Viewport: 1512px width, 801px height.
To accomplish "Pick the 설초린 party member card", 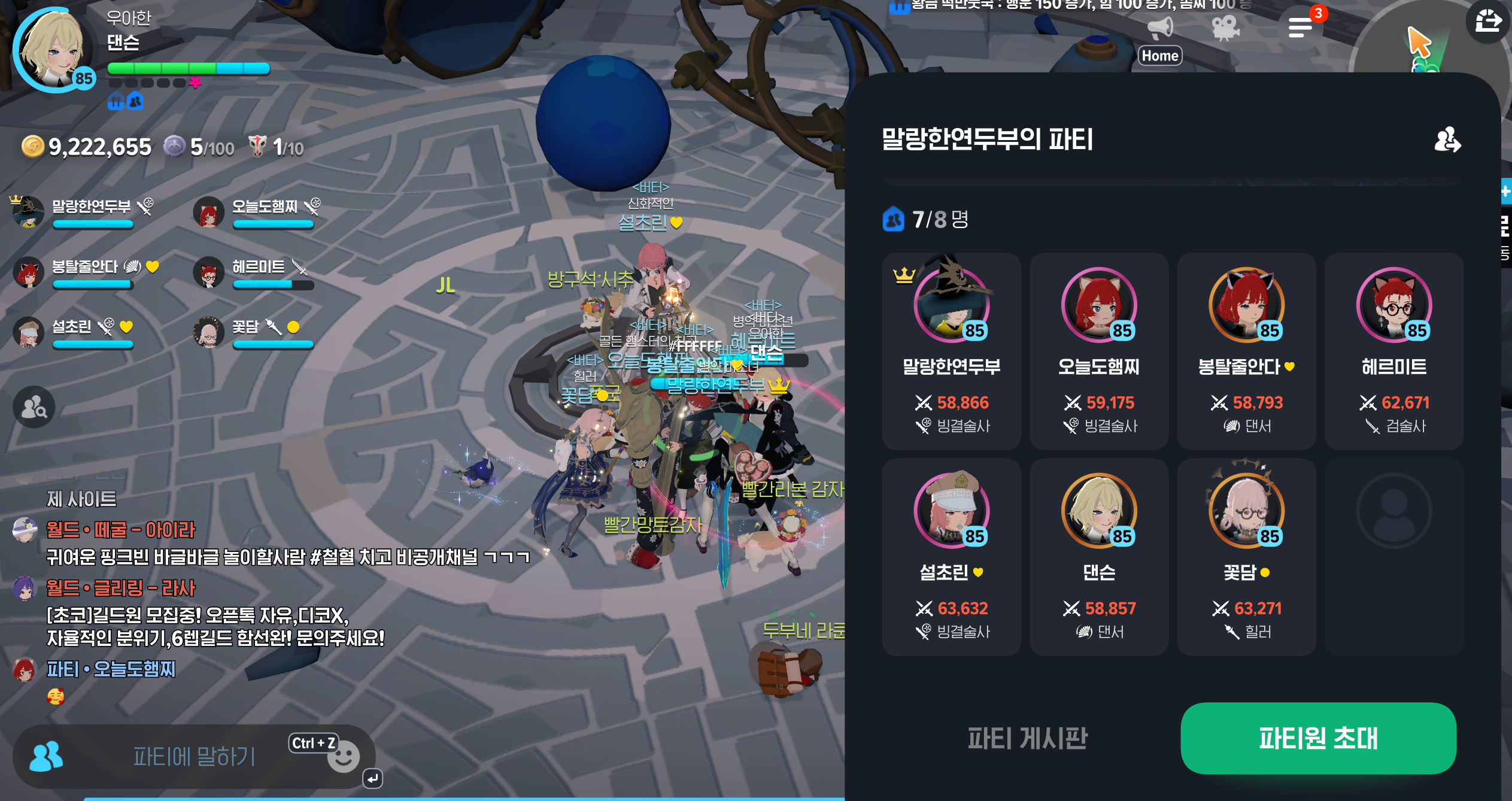I will (x=951, y=557).
